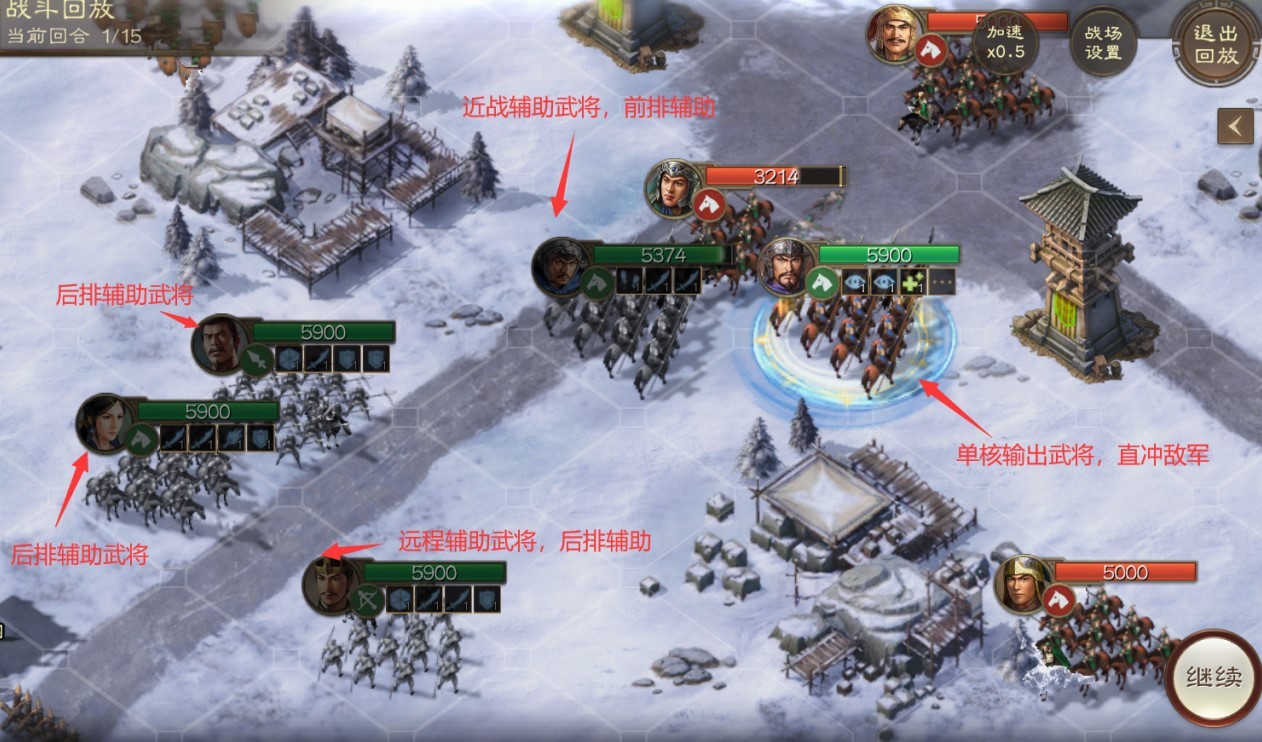Select the enemy general portrait beside 加速 button
The height and width of the screenshot is (742, 1262).
(x=894, y=33)
